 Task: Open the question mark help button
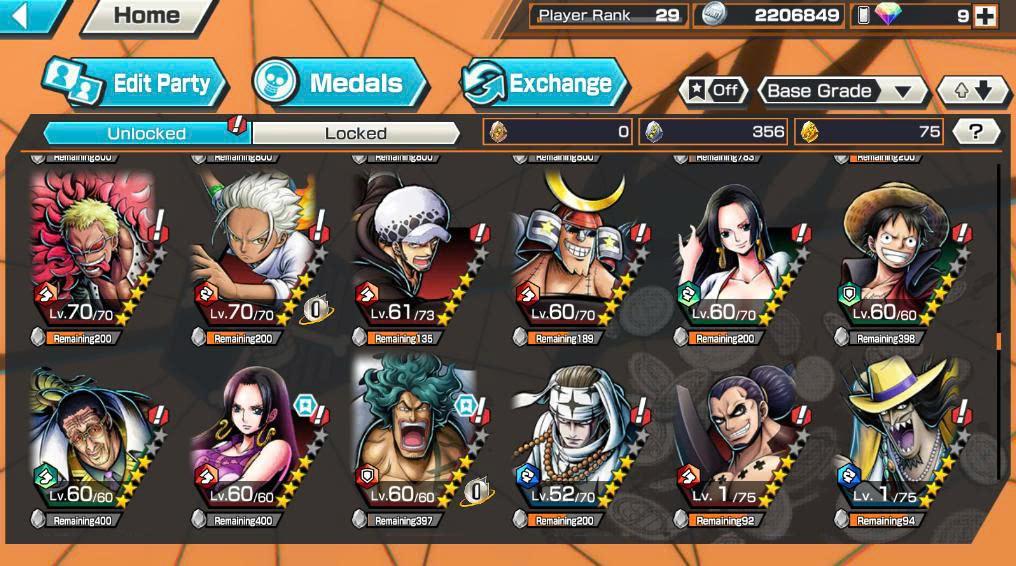pyautogui.click(x=976, y=131)
